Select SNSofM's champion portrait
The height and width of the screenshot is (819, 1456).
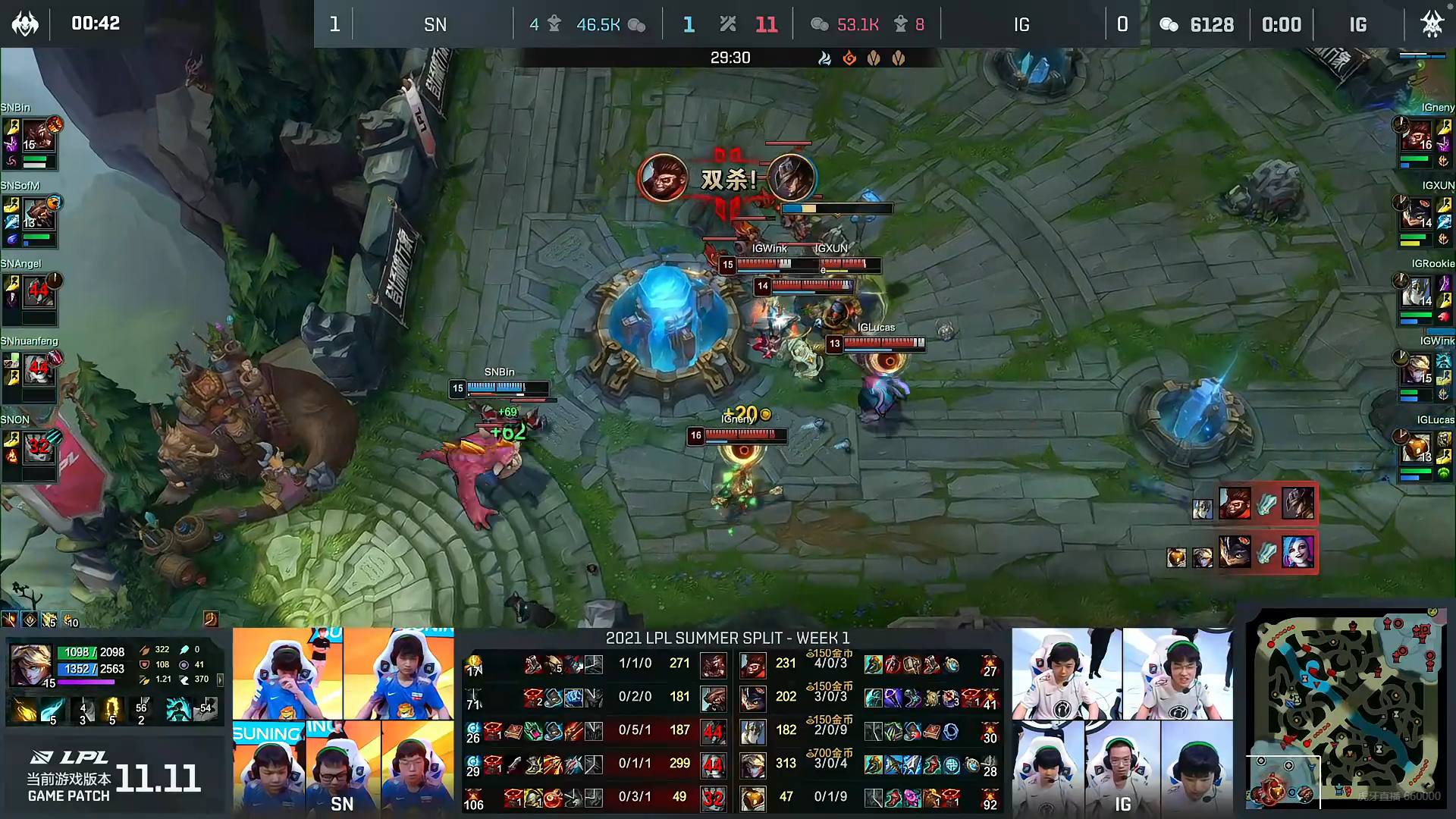click(39, 215)
